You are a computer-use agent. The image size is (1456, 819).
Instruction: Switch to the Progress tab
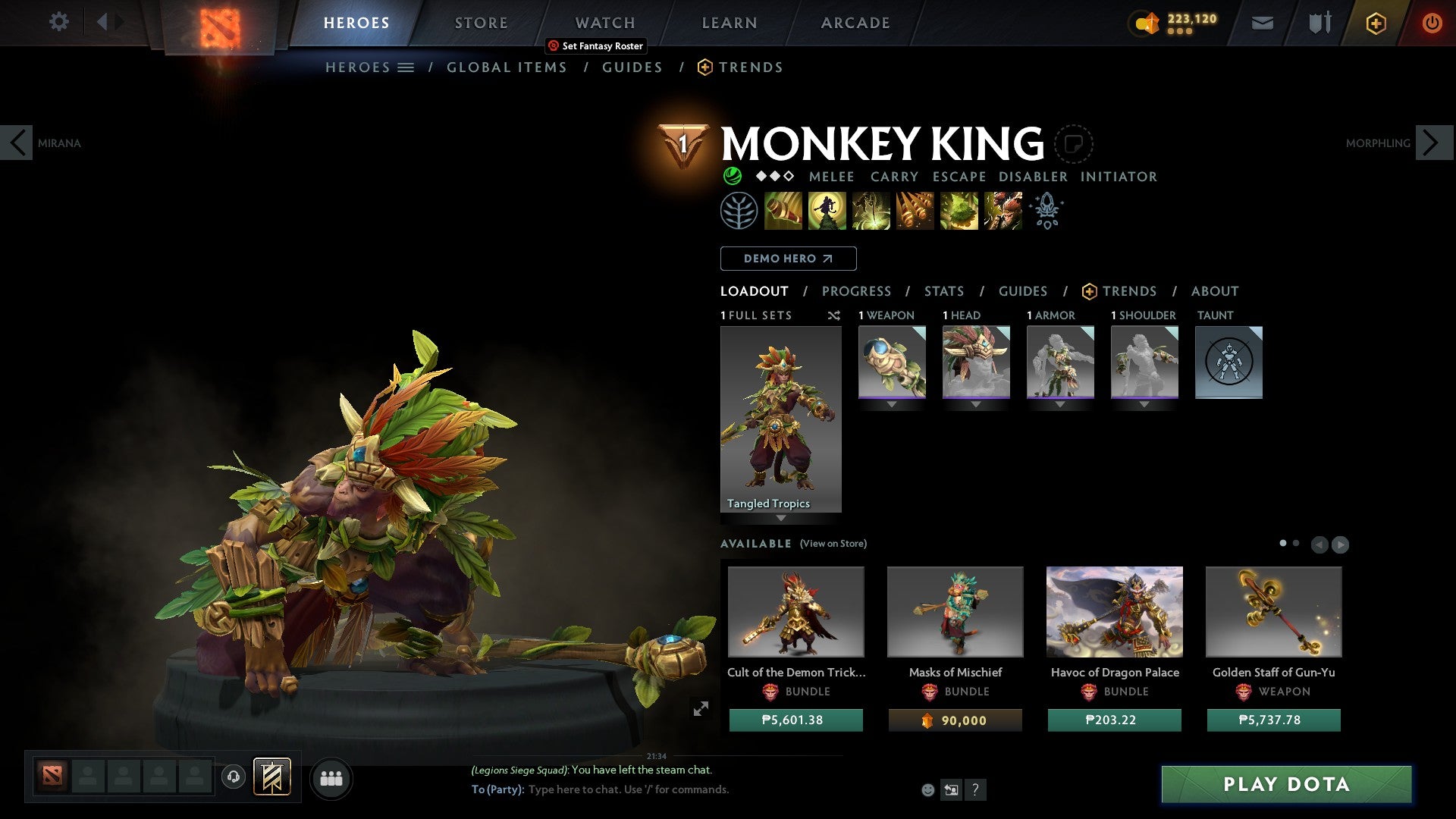pos(857,291)
